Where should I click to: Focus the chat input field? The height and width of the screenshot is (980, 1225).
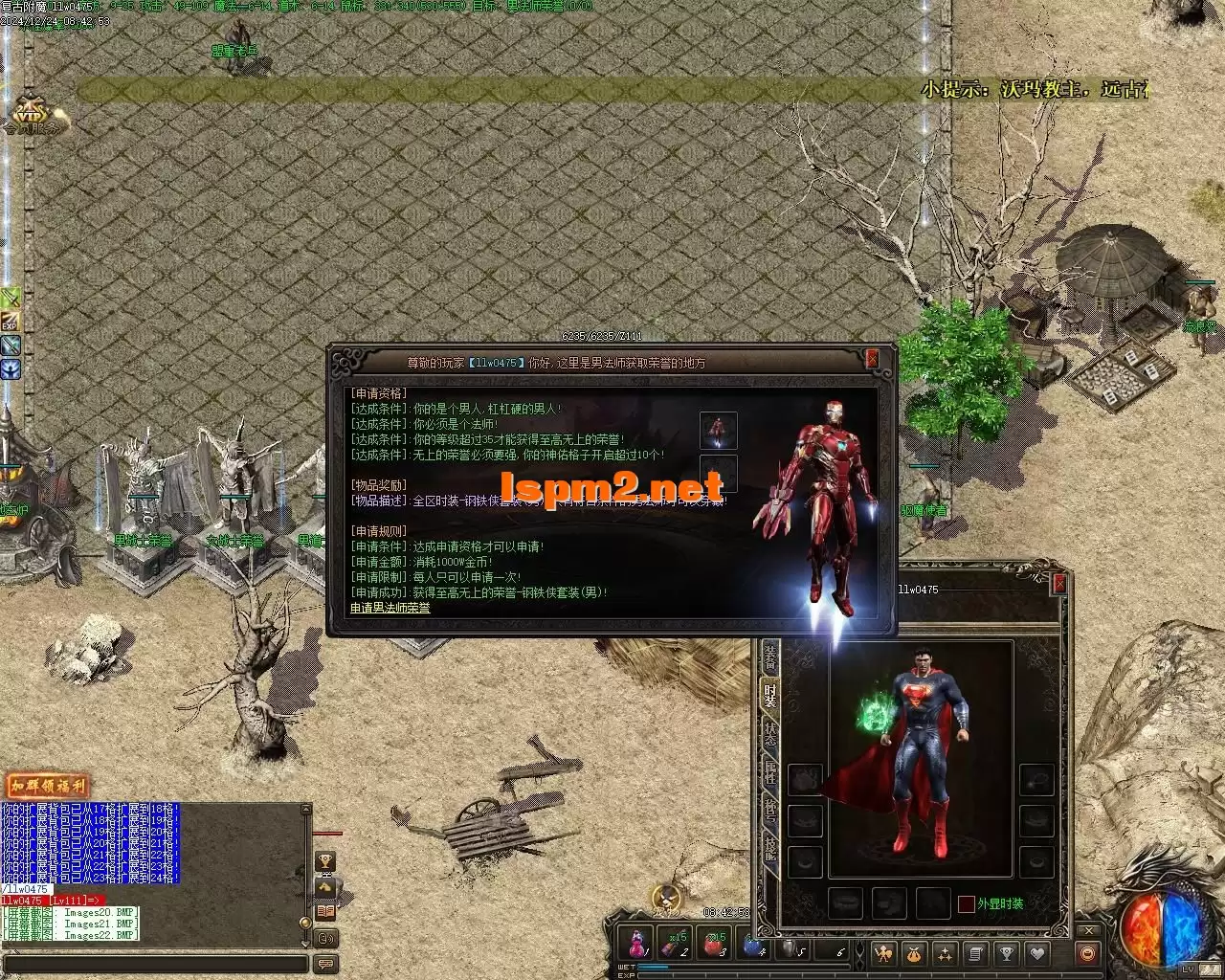[x=153, y=963]
